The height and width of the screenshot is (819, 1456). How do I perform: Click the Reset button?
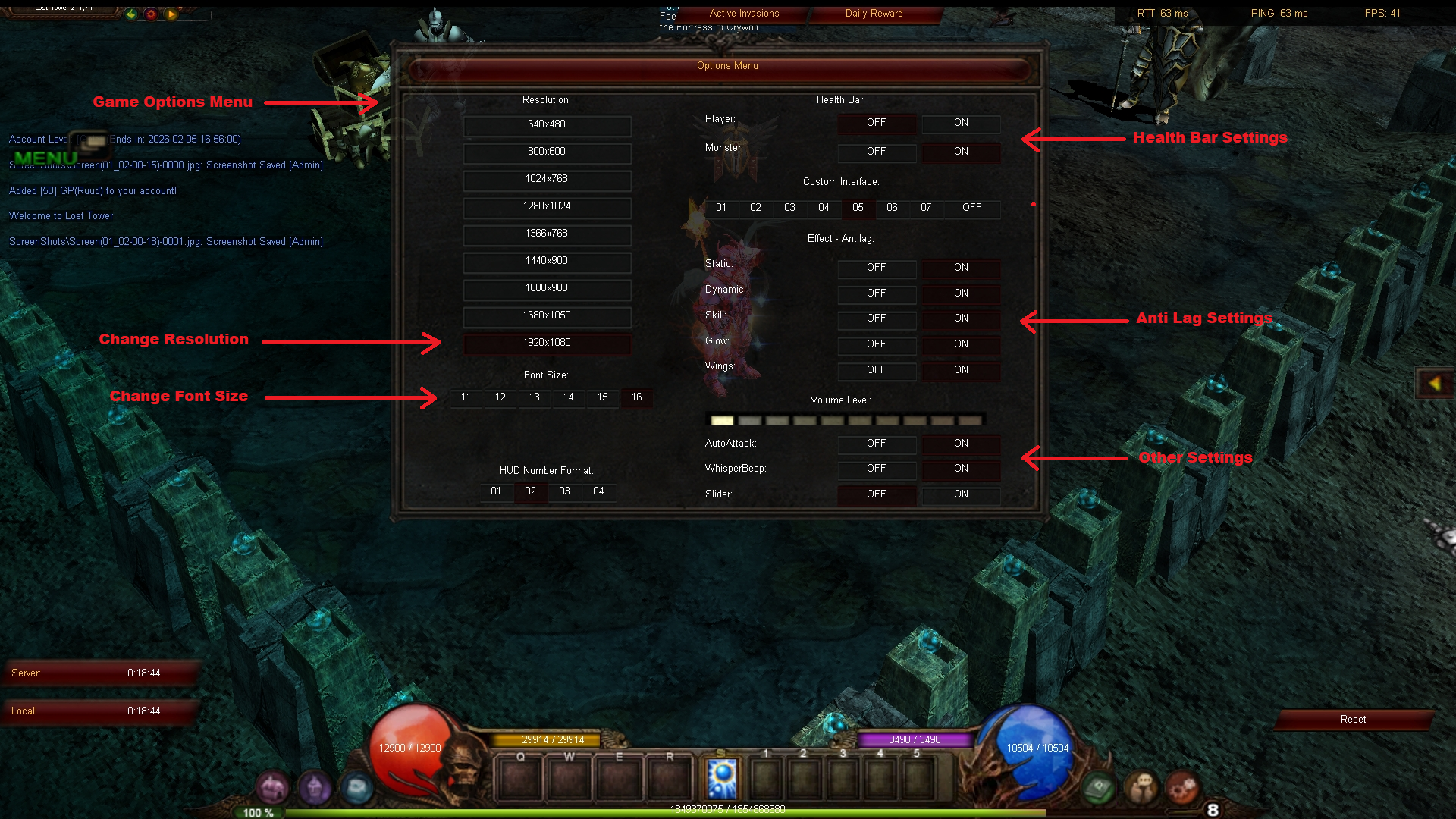pyautogui.click(x=1354, y=719)
